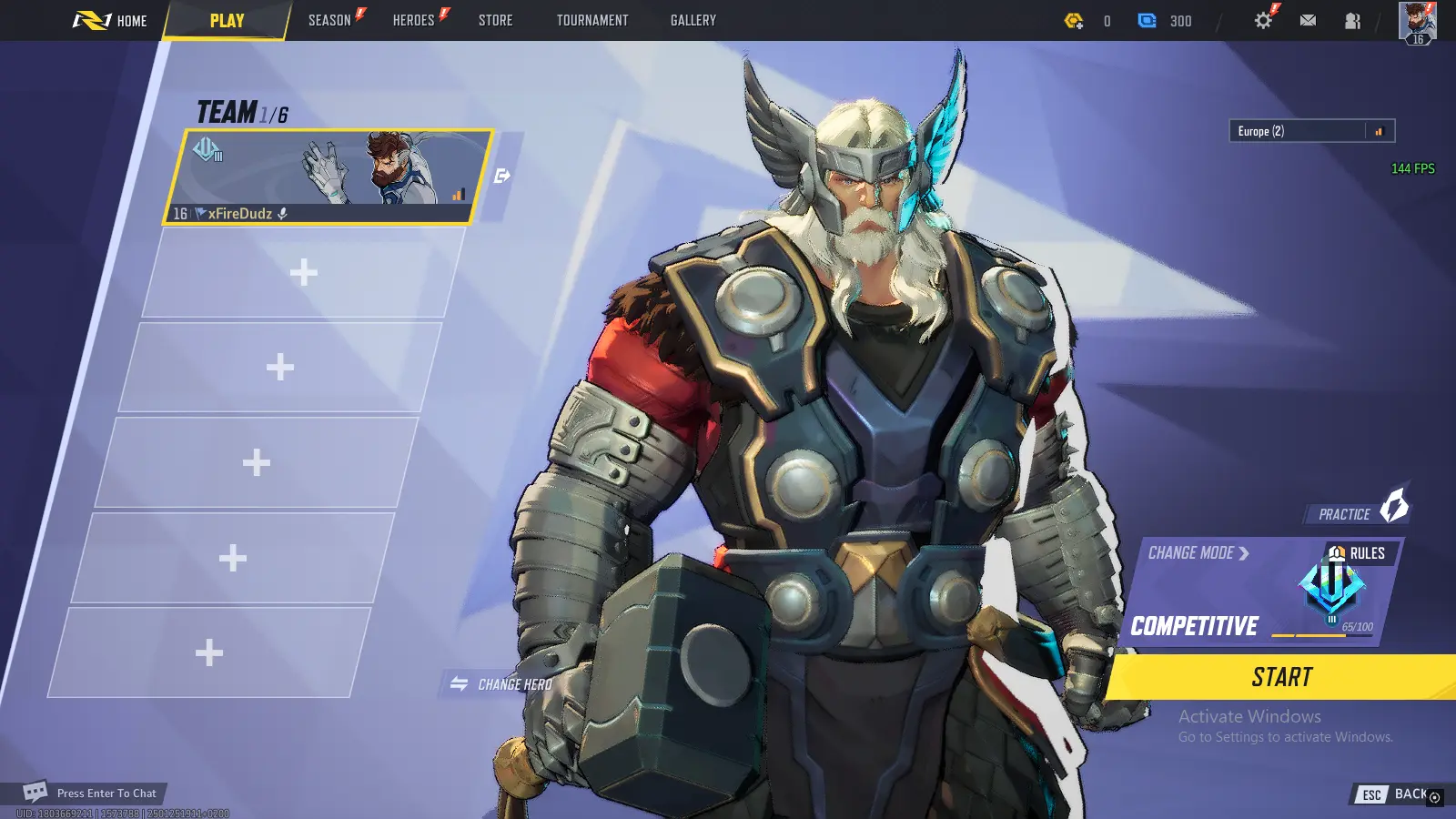Open the Europe (2) server selector
Image resolution: width=1456 pixels, height=819 pixels.
[x=1310, y=130]
